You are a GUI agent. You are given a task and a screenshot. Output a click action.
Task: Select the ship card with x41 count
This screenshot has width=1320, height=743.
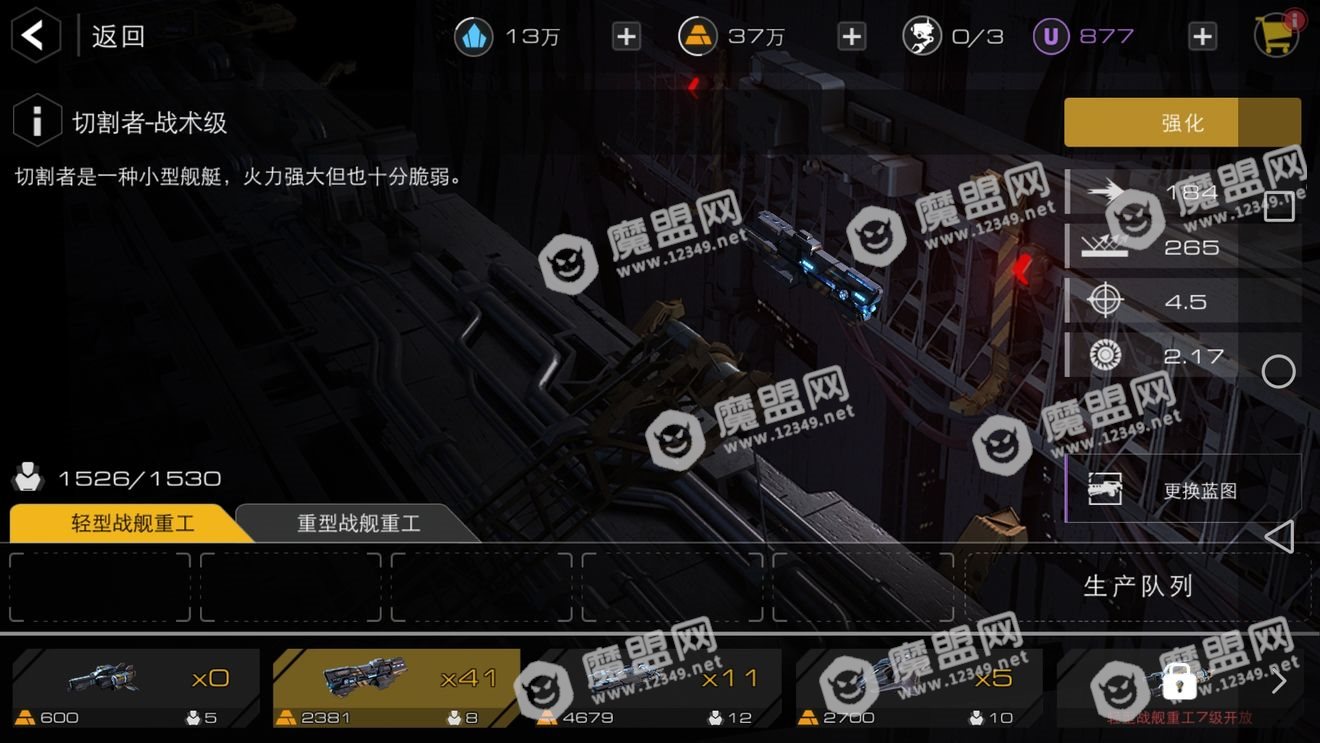(x=397, y=686)
